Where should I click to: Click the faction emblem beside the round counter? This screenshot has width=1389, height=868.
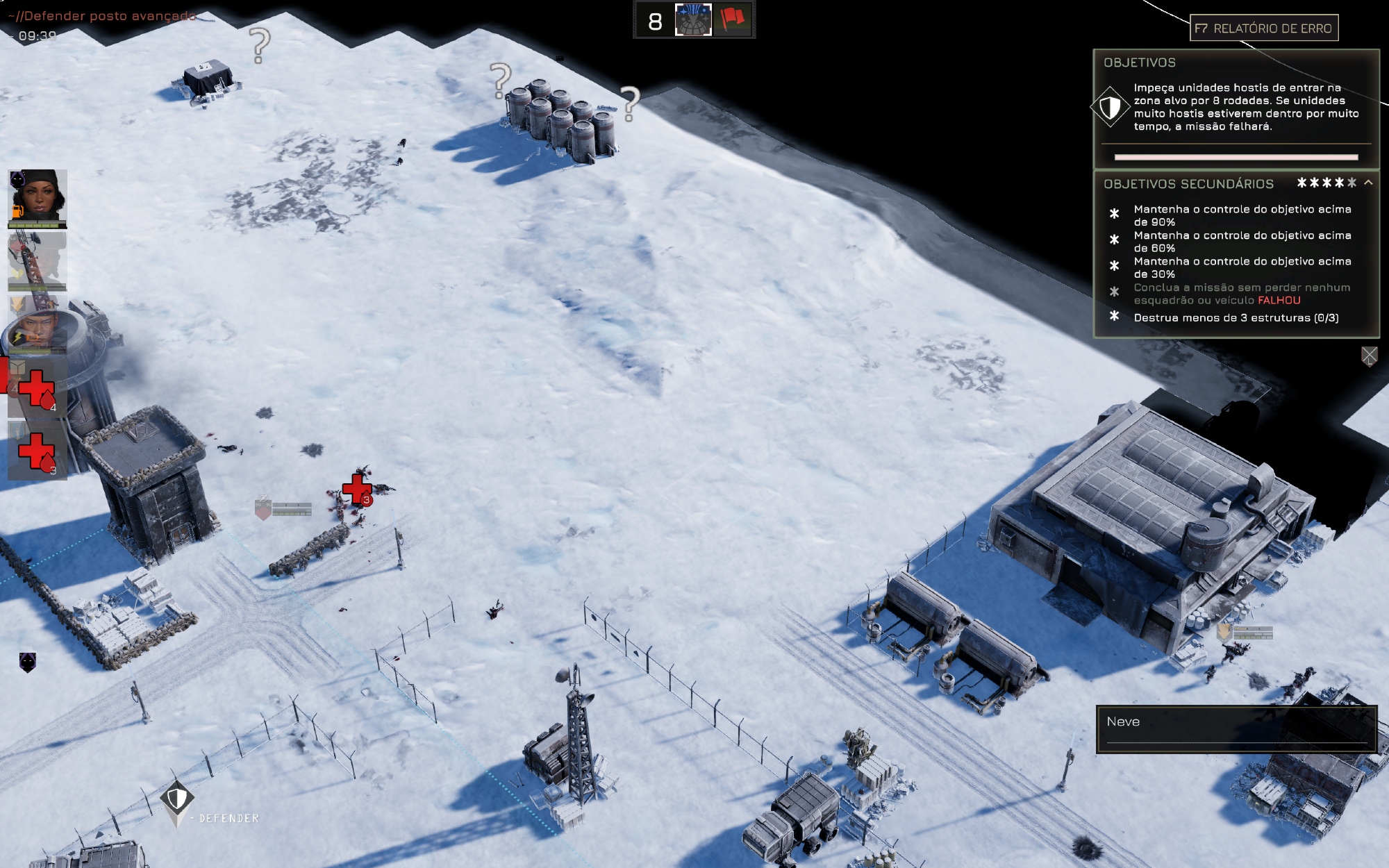(x=693, y=19)
